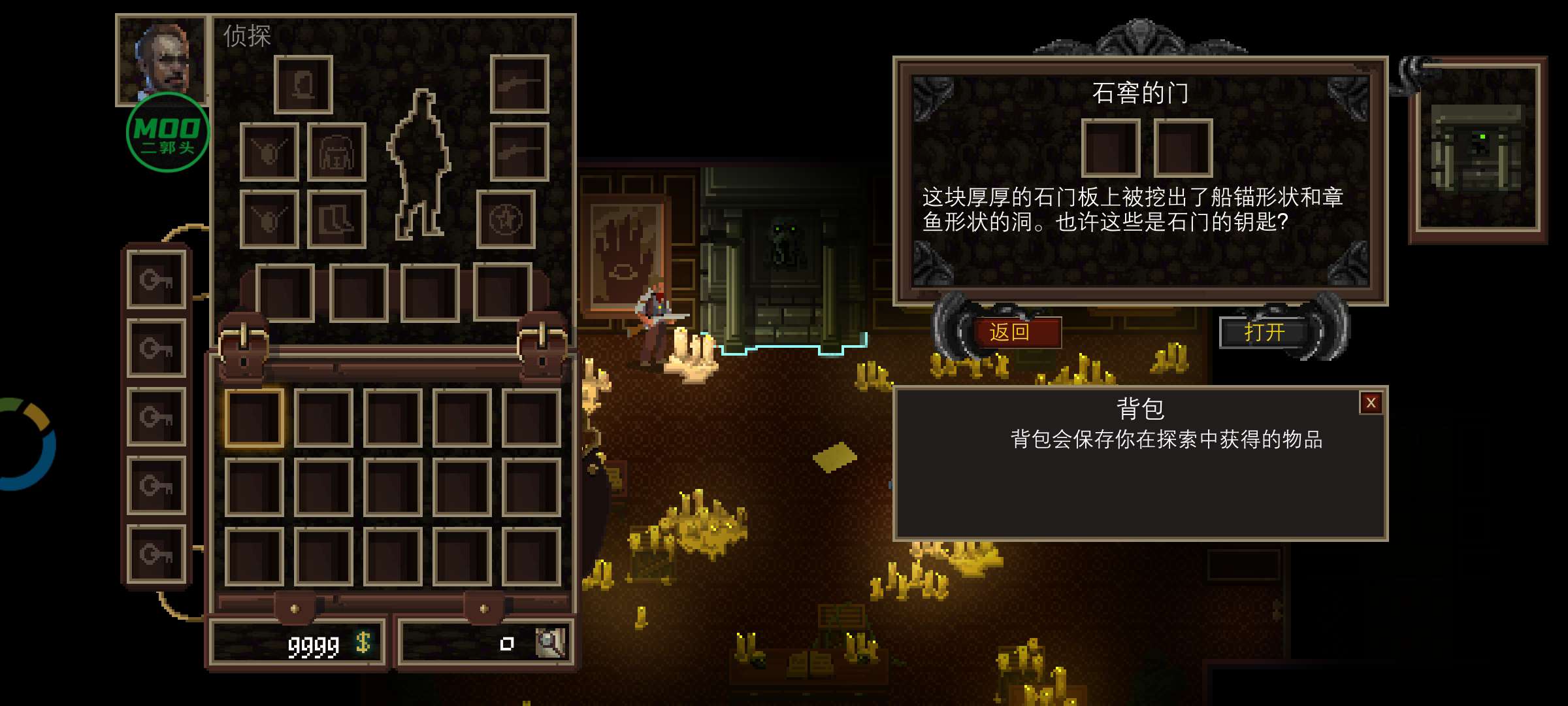Click the detective character portrait

point(162,60)
